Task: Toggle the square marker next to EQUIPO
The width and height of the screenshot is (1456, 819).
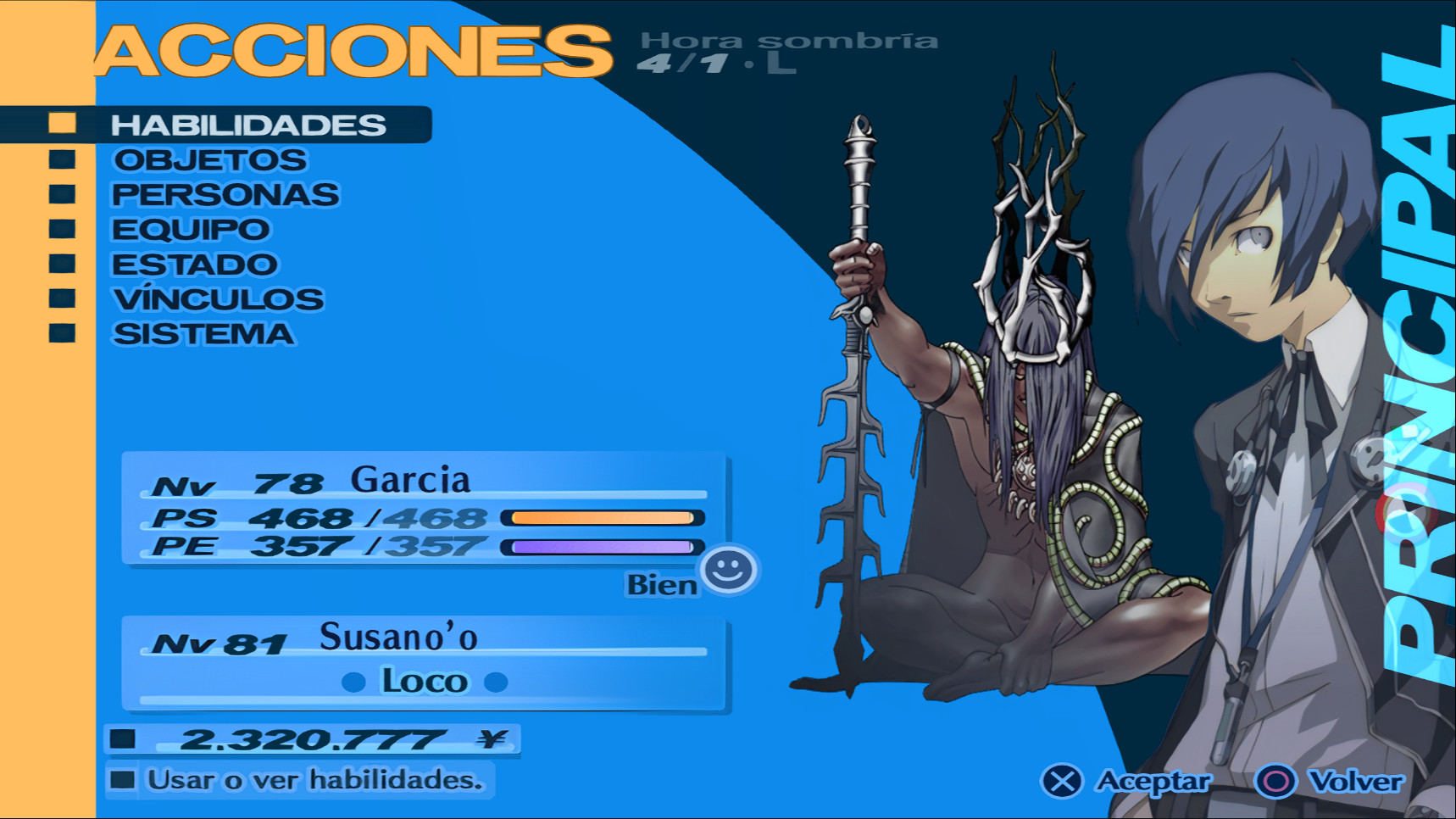Action: coord(62,228)
